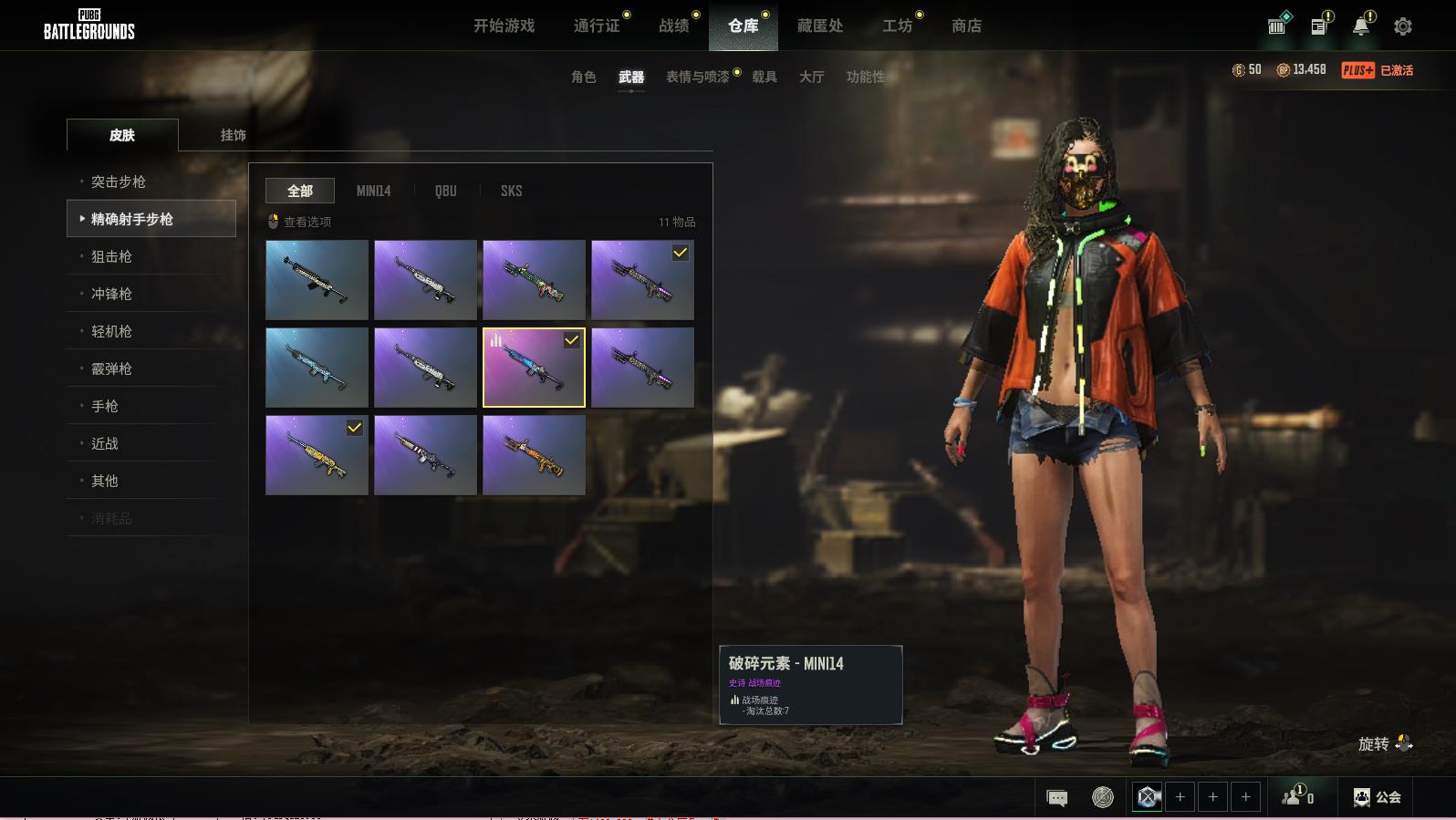This screenshot has height=820, width=1456.
Task: Select the 角色 character sub-tab
Action: (583, 78)
